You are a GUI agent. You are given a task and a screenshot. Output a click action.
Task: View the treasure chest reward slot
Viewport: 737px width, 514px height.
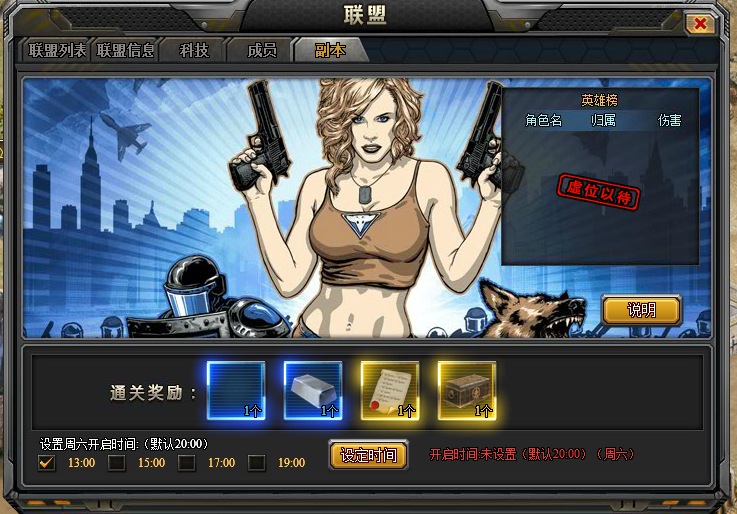pyautogui.click(x=467, y=390)
